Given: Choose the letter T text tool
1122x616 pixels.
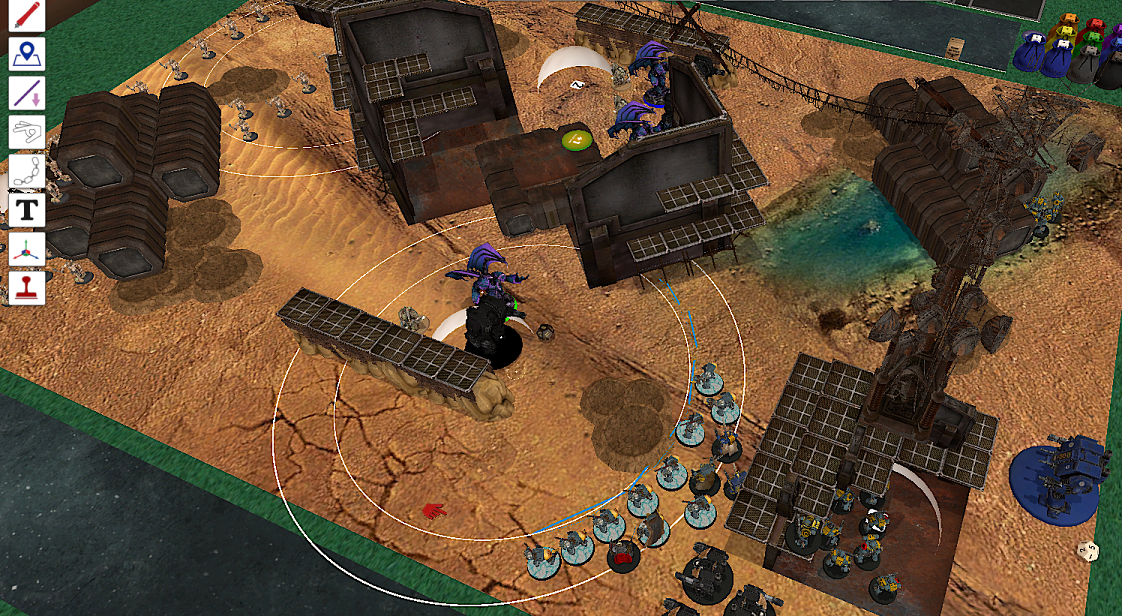Looking at the screenshot, I should (27, 210).
